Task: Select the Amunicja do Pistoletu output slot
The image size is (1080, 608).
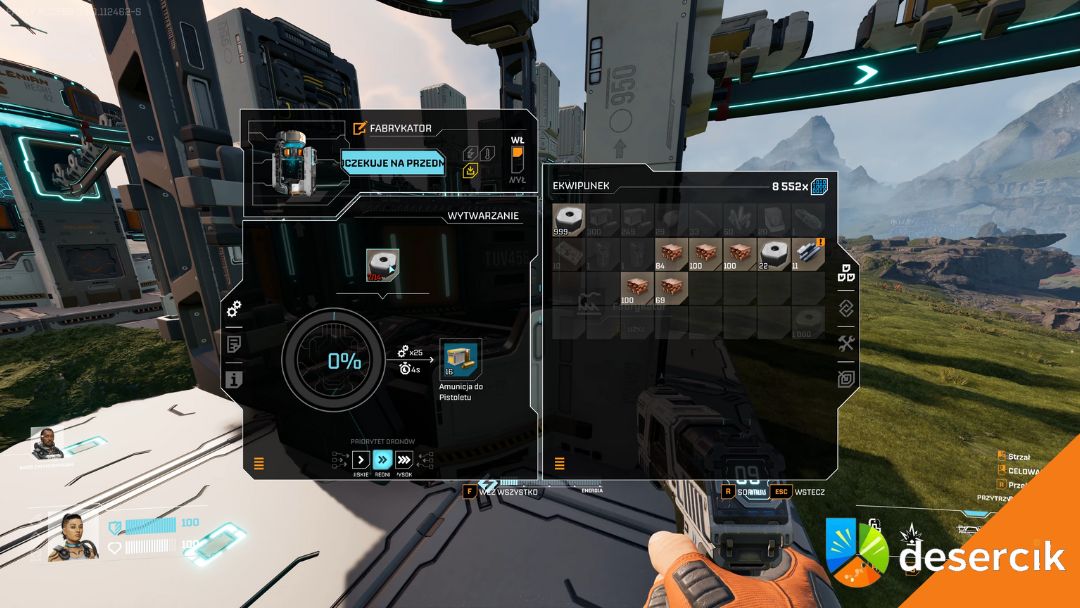Action: coord(460,358)
